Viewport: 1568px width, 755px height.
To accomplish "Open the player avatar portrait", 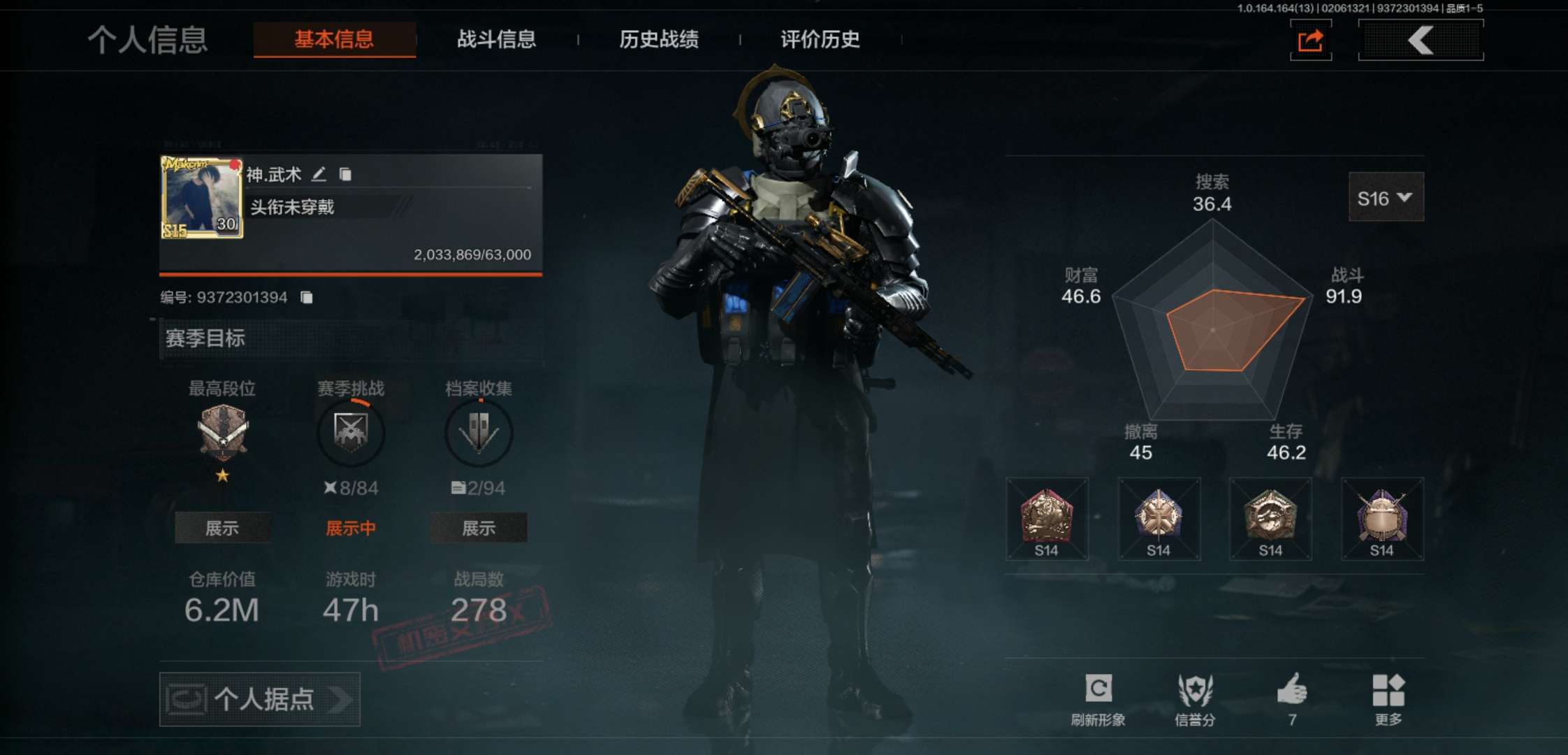I will [202, 198].
